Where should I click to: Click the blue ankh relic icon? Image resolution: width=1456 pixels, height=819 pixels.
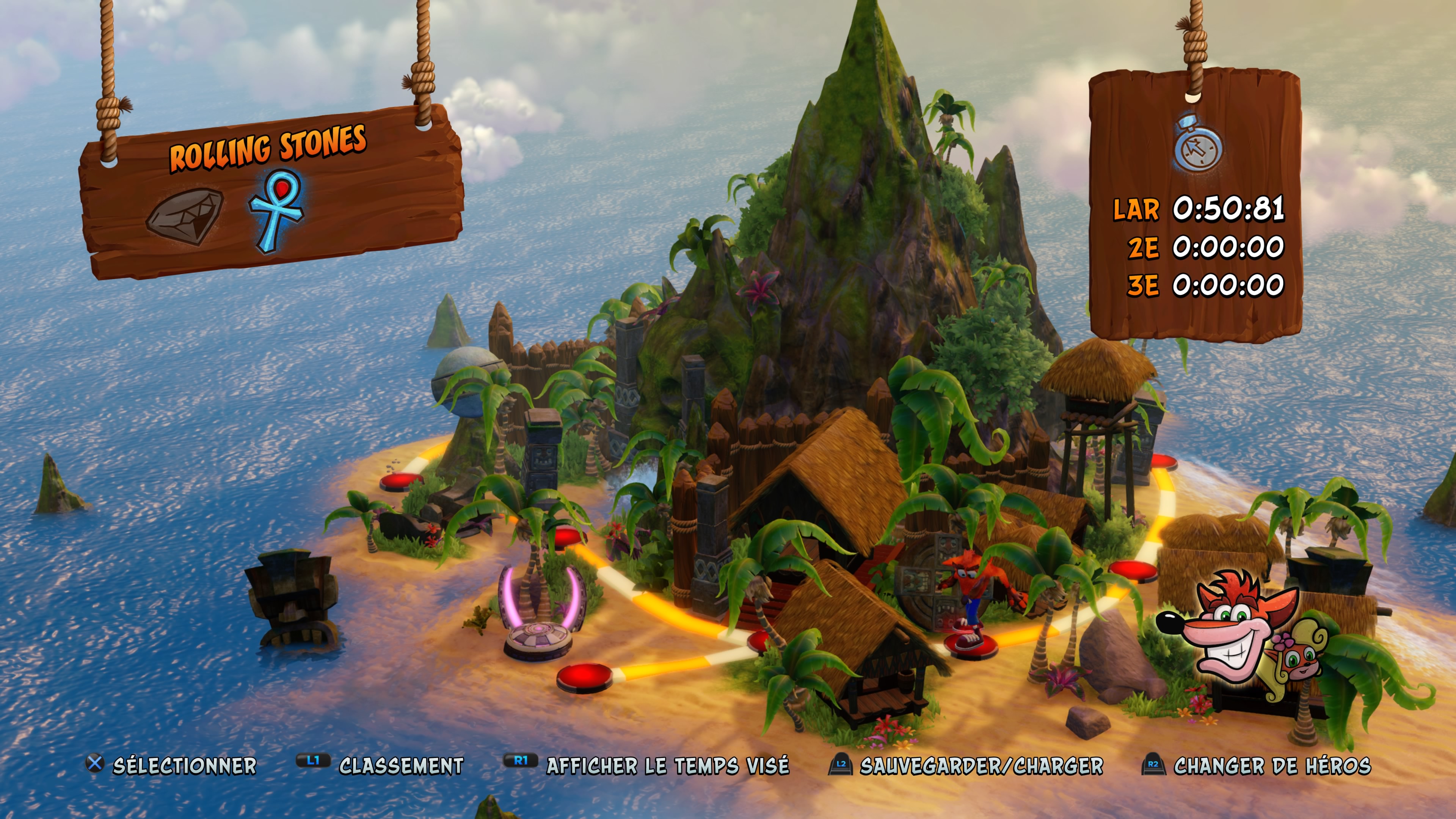click(276, 210)
